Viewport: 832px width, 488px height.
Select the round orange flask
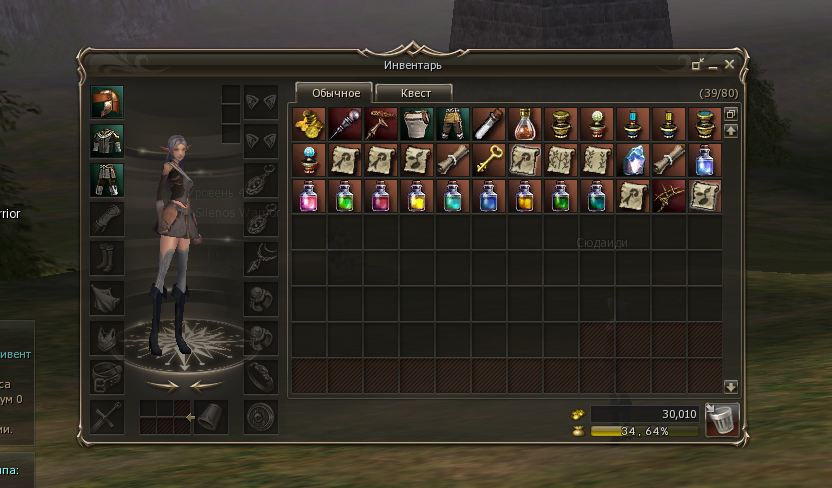[x=524, y=123]
